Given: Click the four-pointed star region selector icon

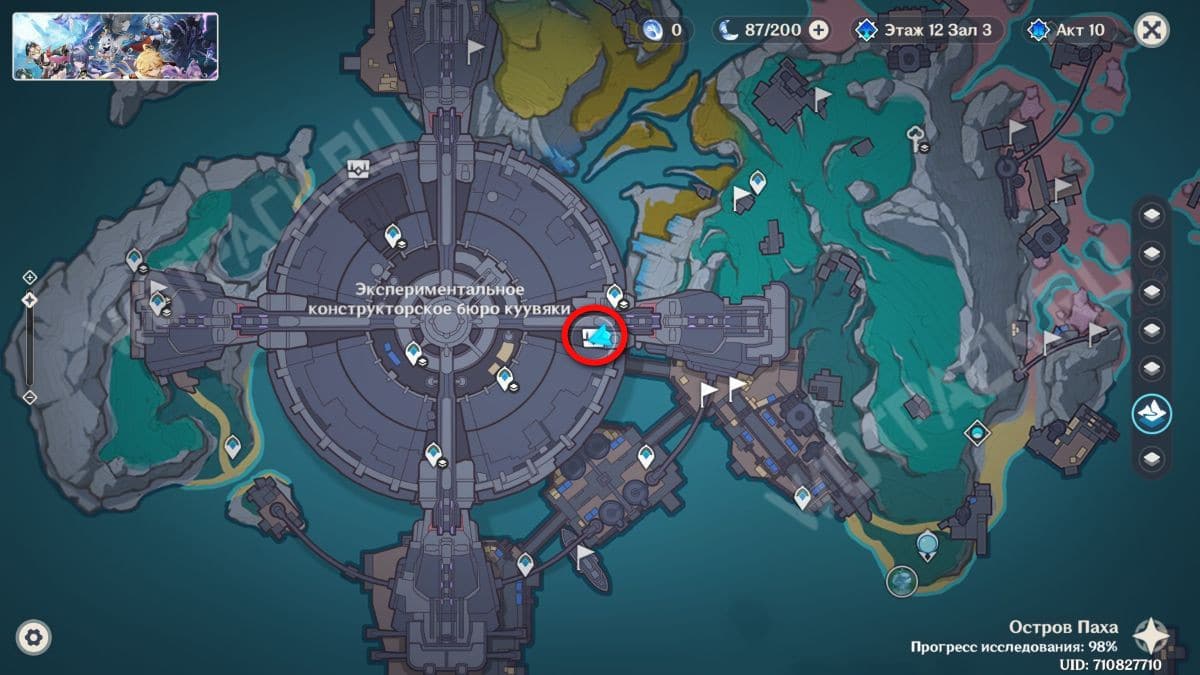Looking at the screenshot, I should pos(1153,634).
